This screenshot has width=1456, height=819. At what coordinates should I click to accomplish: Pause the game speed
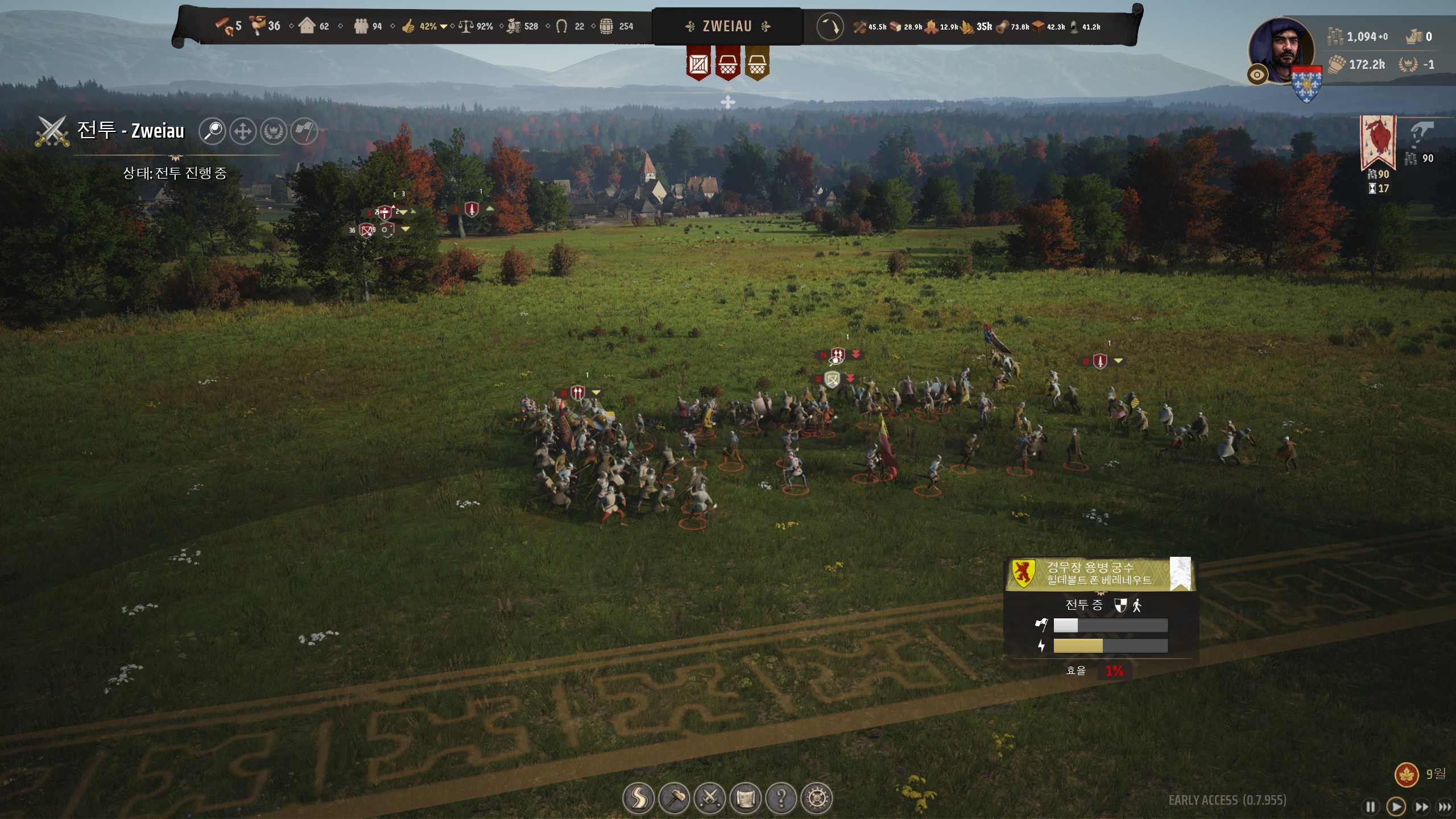click(1370, 806)
